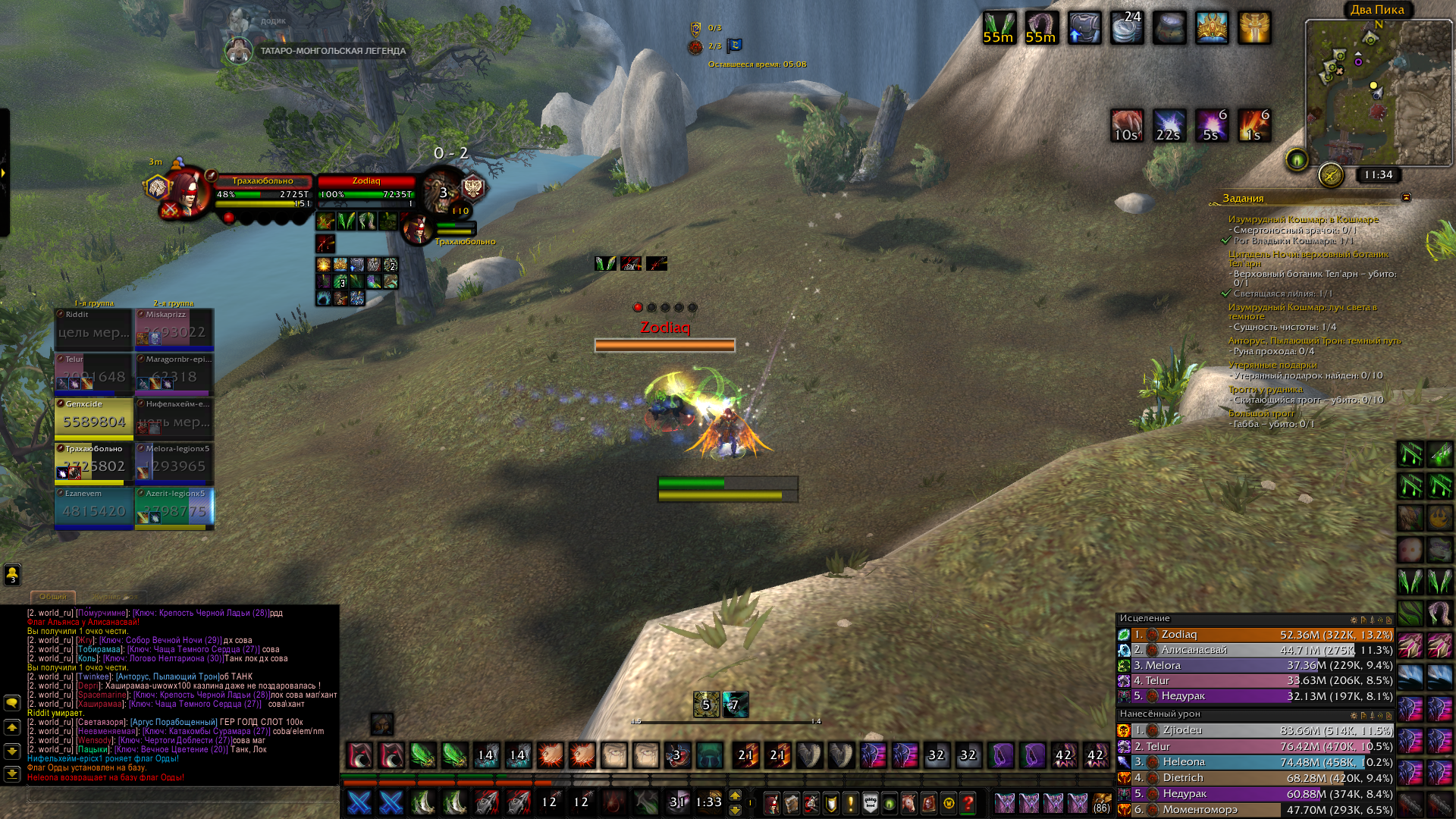The width and height of the screenshot is (1456, 819).
Task: Open the red question mark help button
Action: [968, 803]
